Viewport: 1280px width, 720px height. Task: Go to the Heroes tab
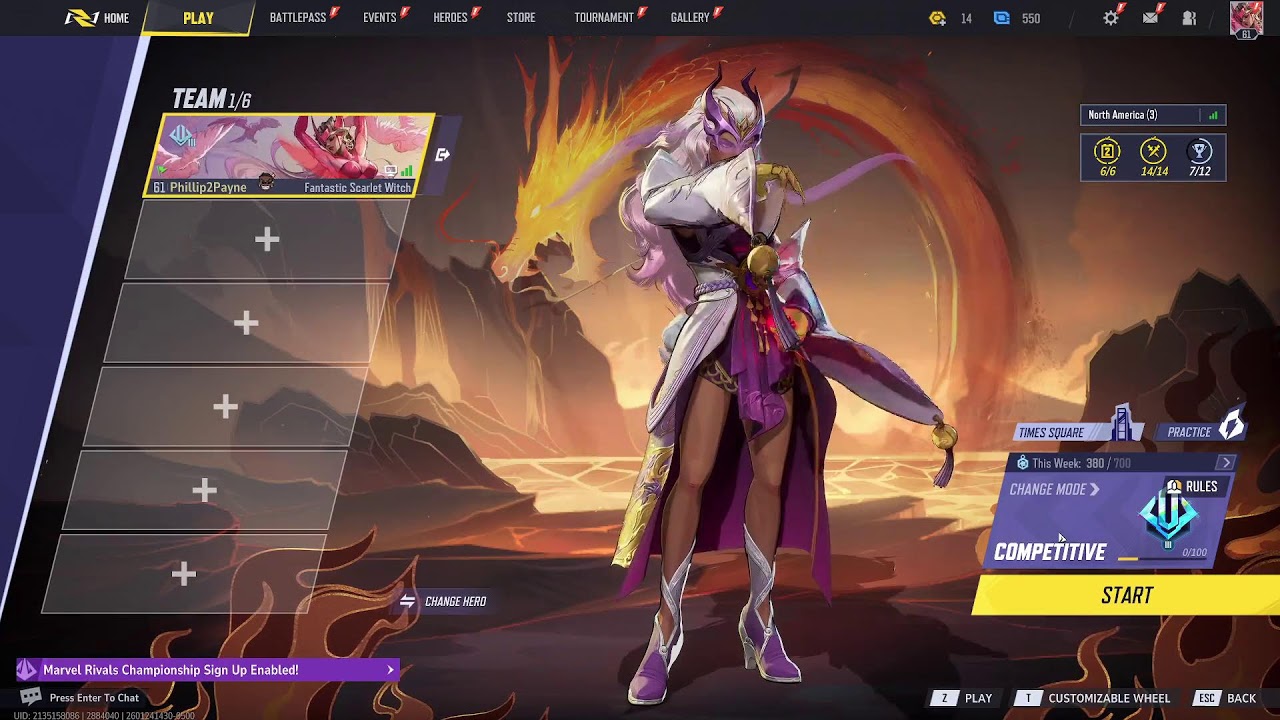(450, 18)
